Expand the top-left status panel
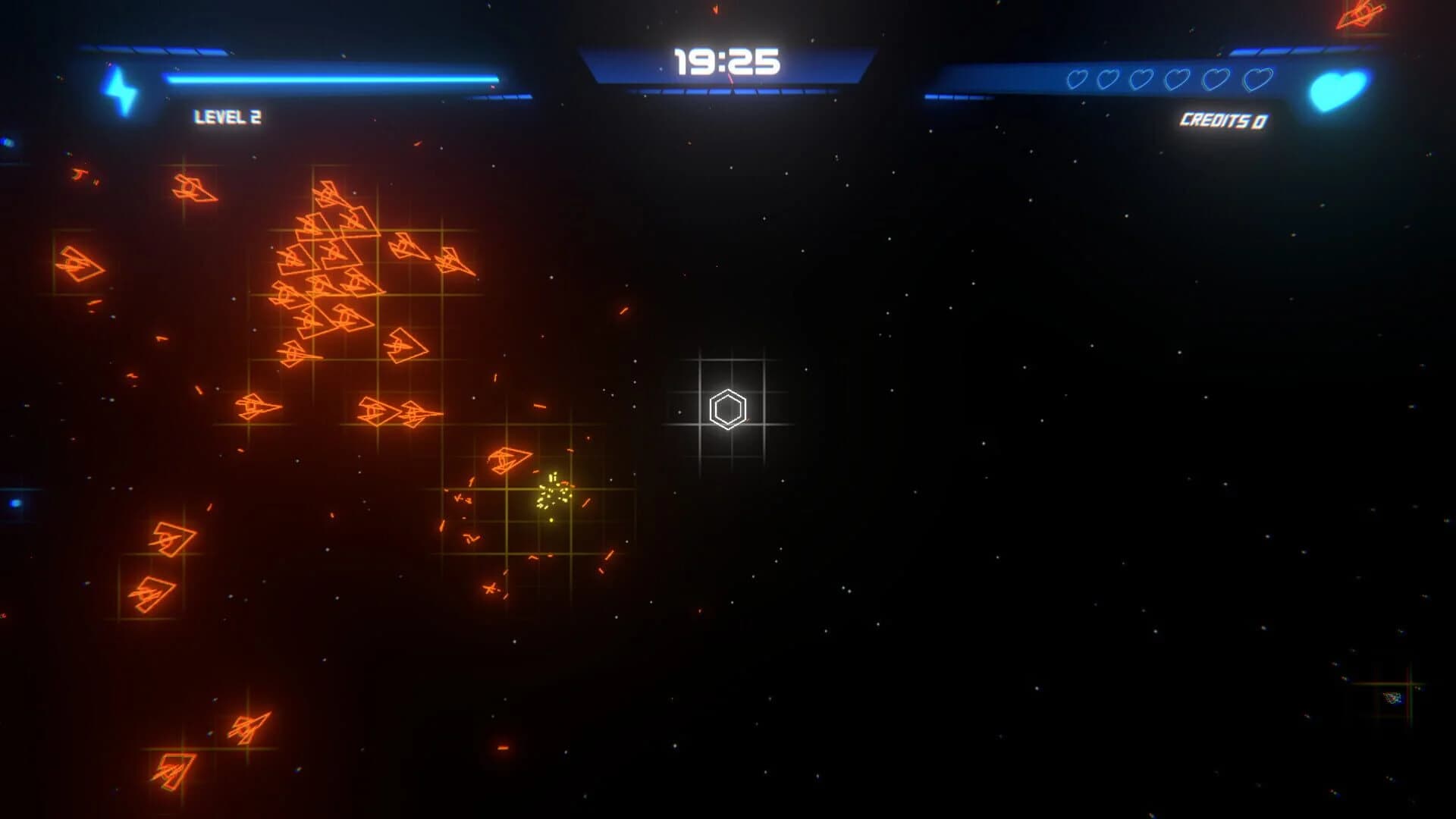Image resolution: width=1456 pixels, height=819 pixels. point(303,76)
